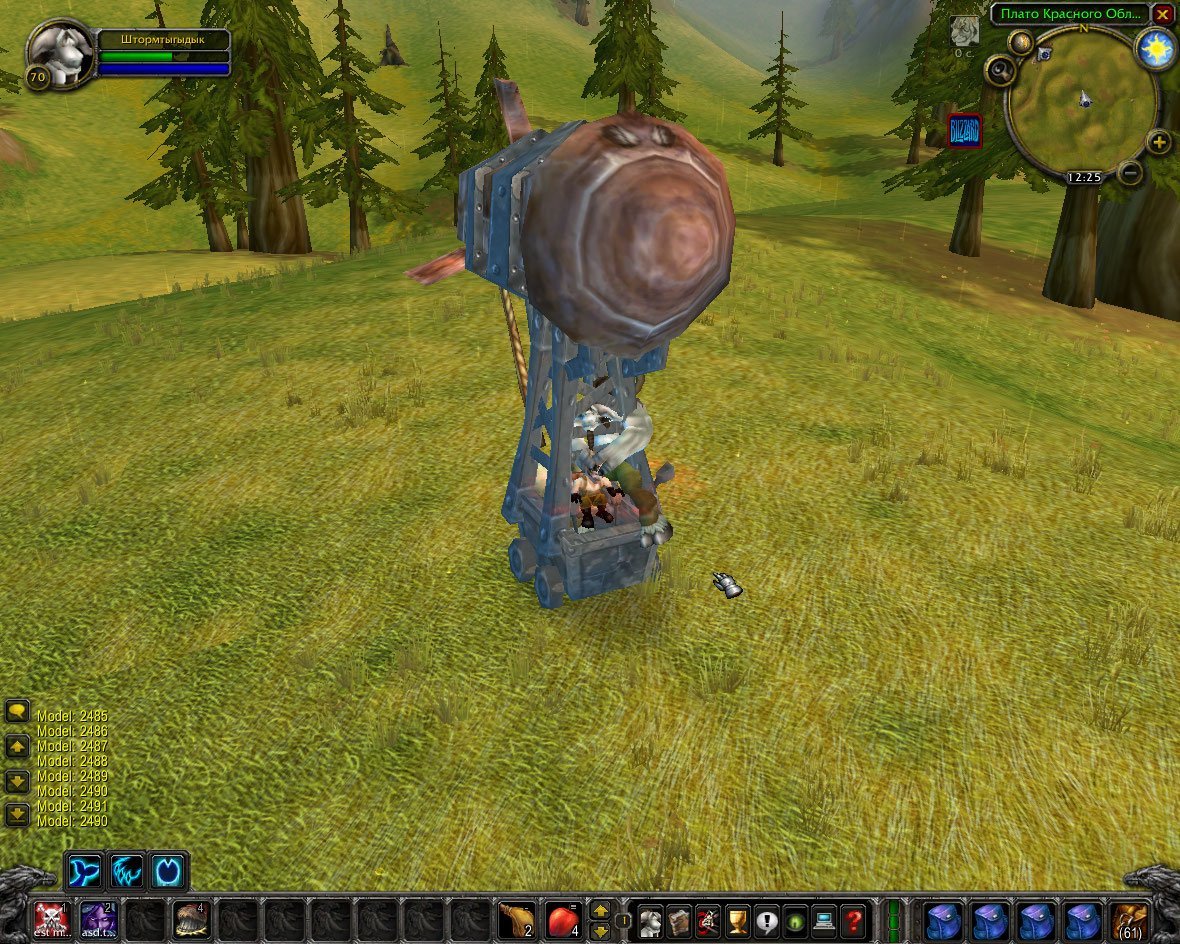This screenshot has width=1180, height=944.
Task: Click the Blizzard logo icon
Action: tap(964, 131)
